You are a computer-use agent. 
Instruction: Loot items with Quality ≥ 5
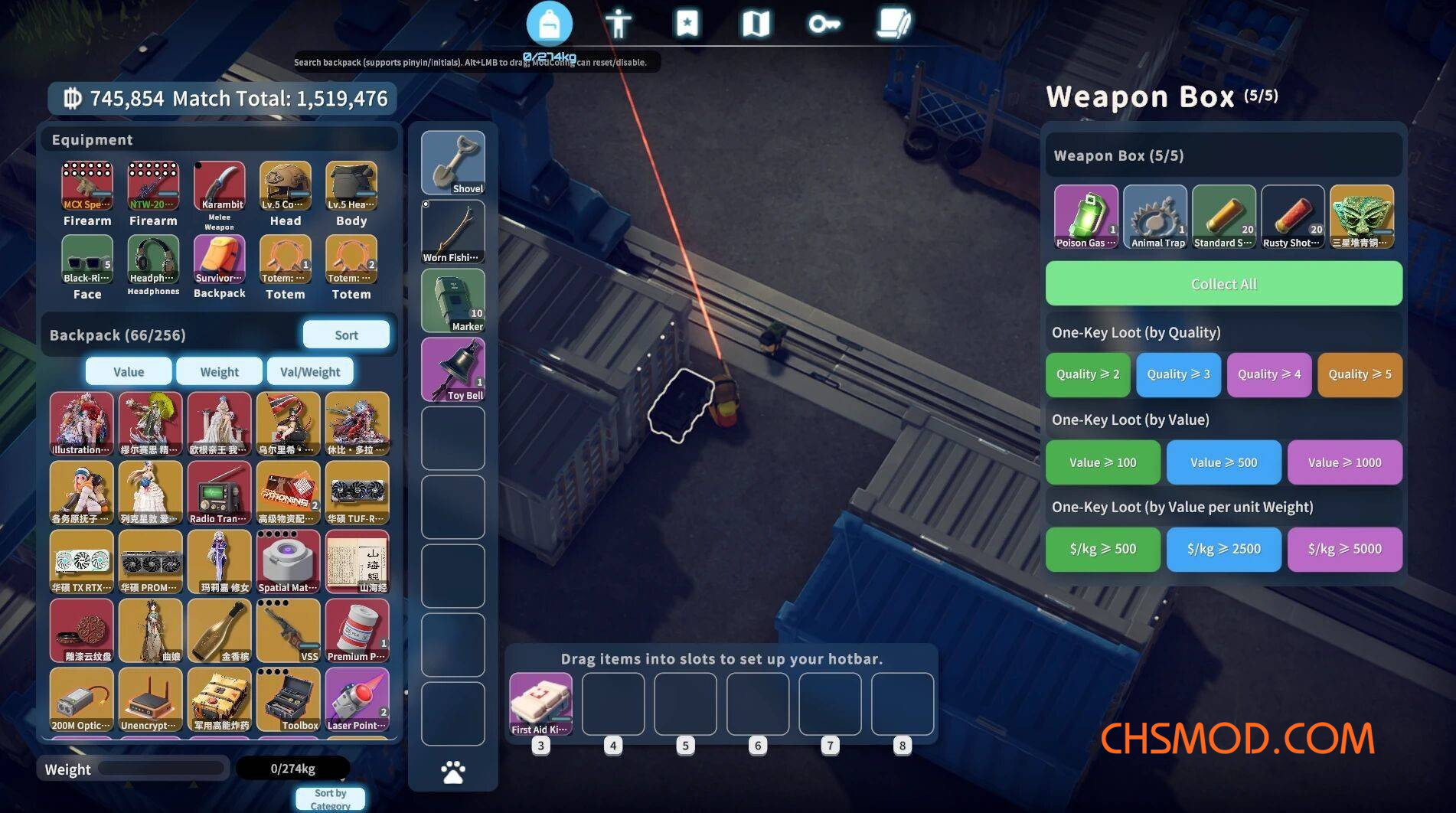tap(1360, 374)
